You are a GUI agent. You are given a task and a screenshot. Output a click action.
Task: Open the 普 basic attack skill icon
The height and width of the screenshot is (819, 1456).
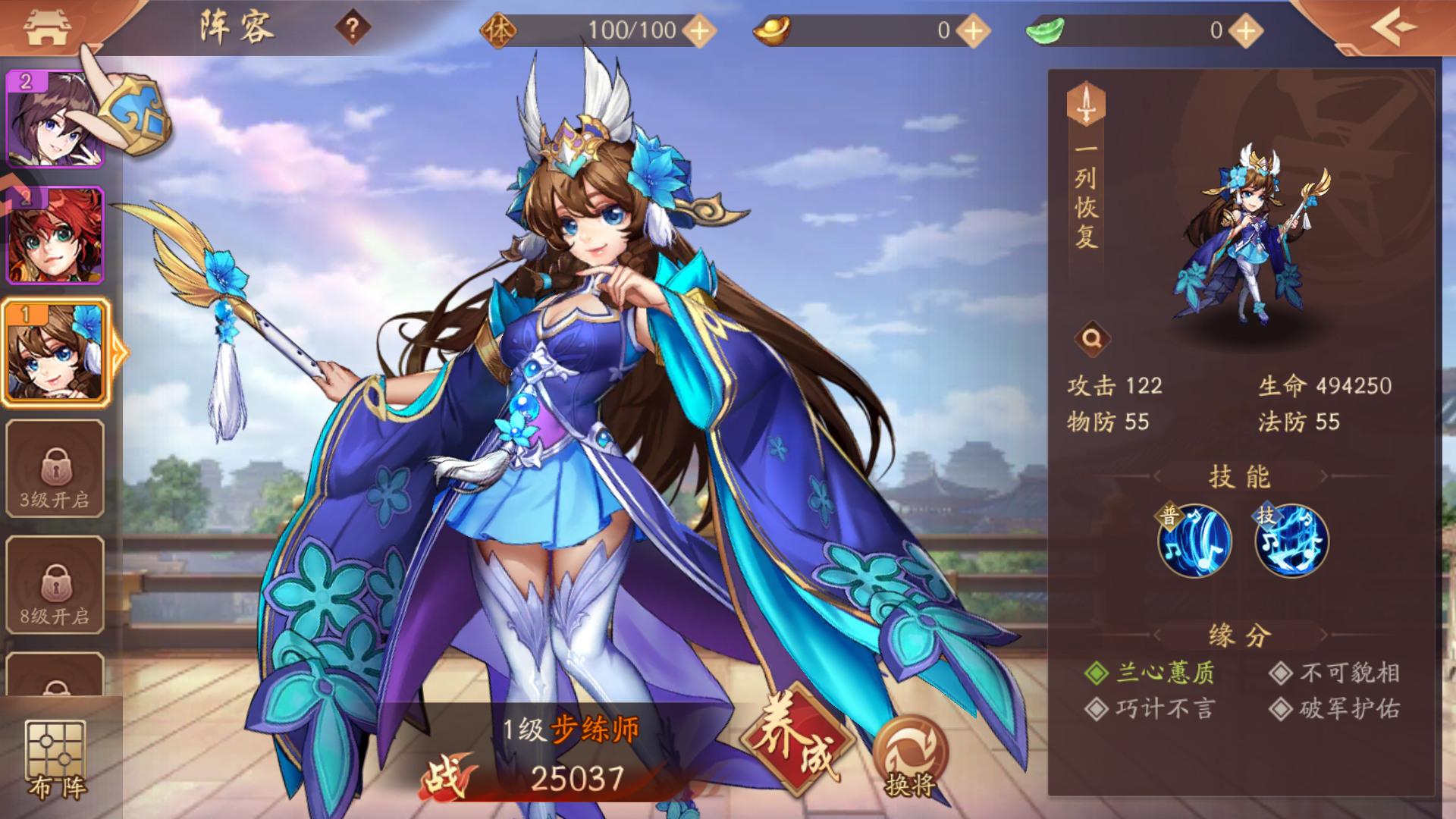point(1196,540)
